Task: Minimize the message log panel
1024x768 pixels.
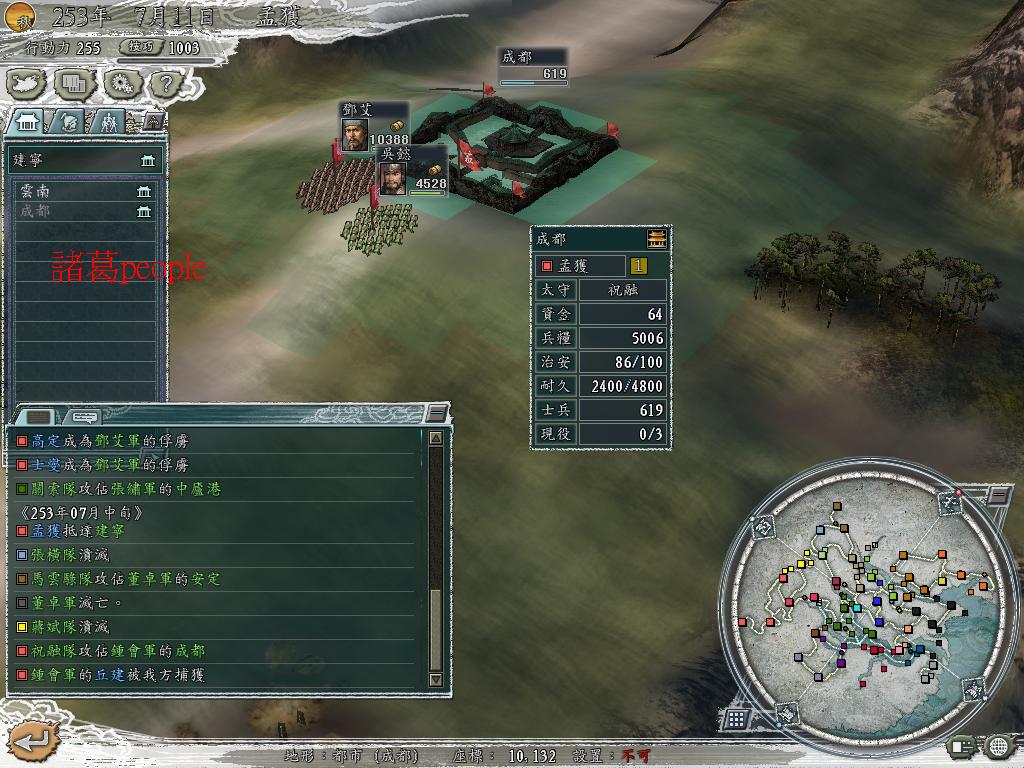Action: [x=436, y=413]
